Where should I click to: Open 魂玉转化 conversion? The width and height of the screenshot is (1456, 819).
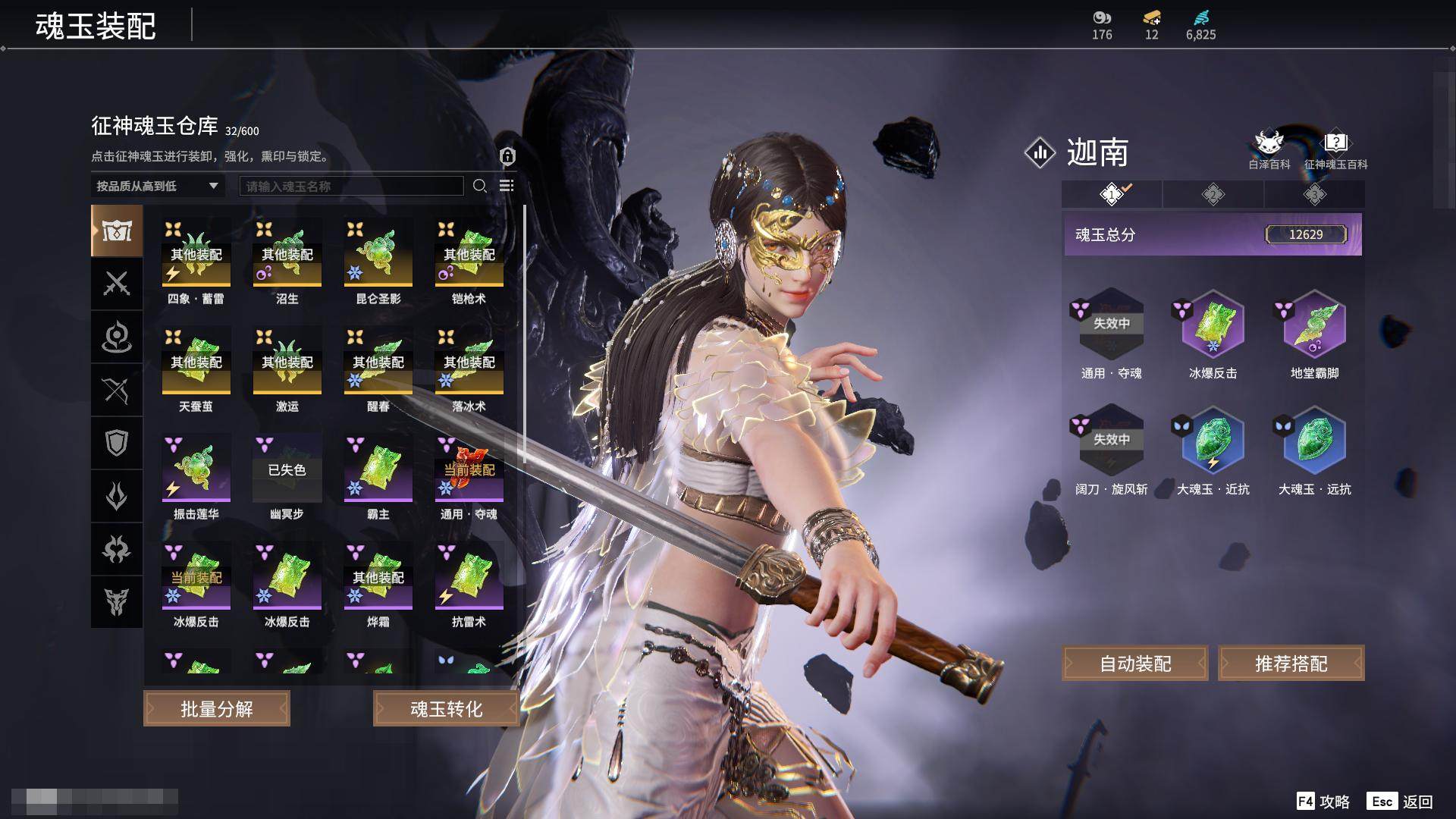tap(446, 709)
